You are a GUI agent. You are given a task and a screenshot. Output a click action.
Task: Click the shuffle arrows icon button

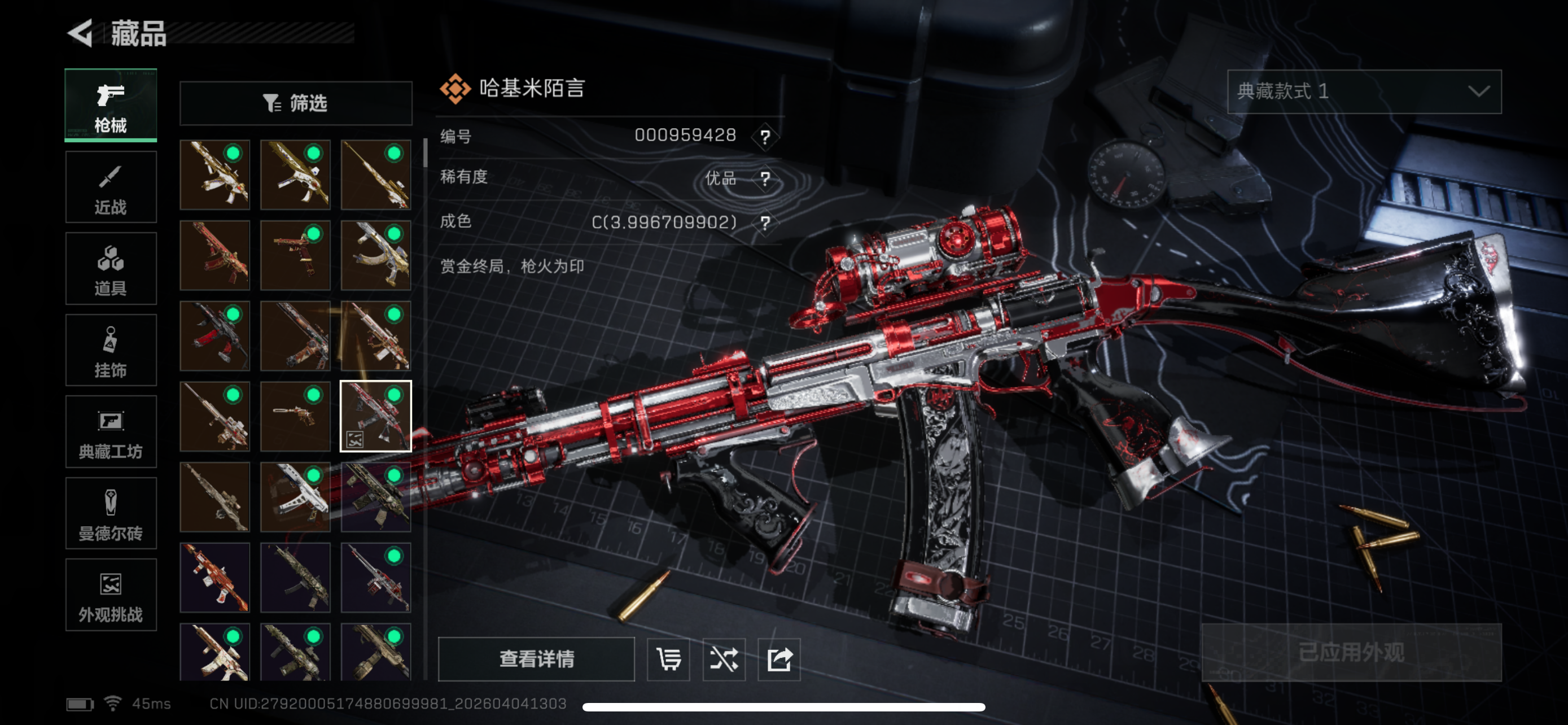pyautogui.click(x=723, y=658)
